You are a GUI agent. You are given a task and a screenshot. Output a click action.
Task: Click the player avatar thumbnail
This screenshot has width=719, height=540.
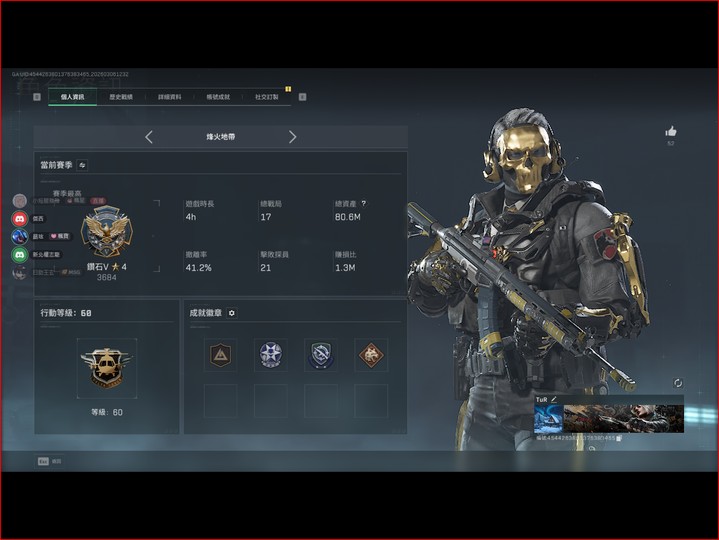547,418
